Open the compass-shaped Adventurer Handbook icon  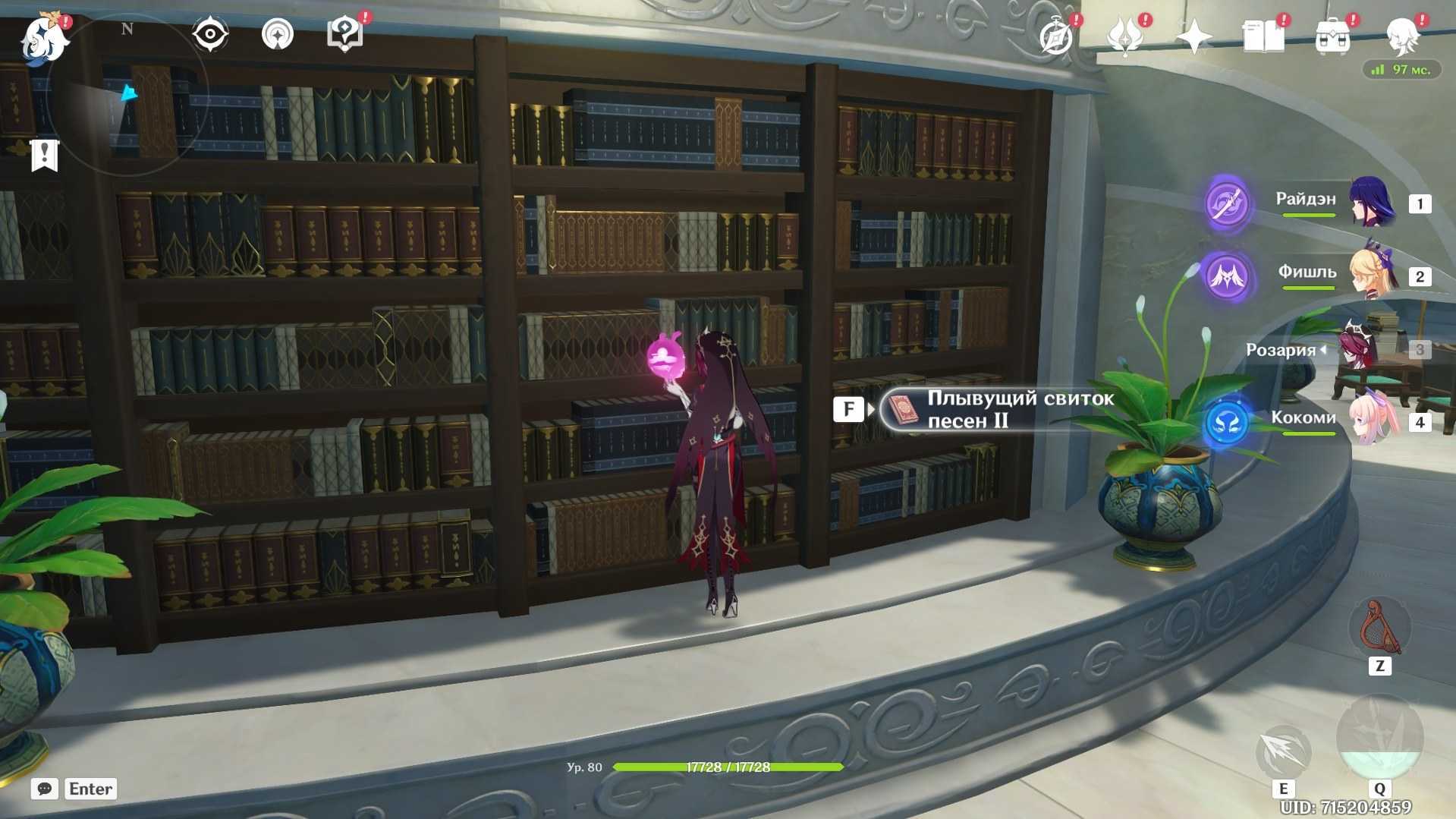[1057, 36]
